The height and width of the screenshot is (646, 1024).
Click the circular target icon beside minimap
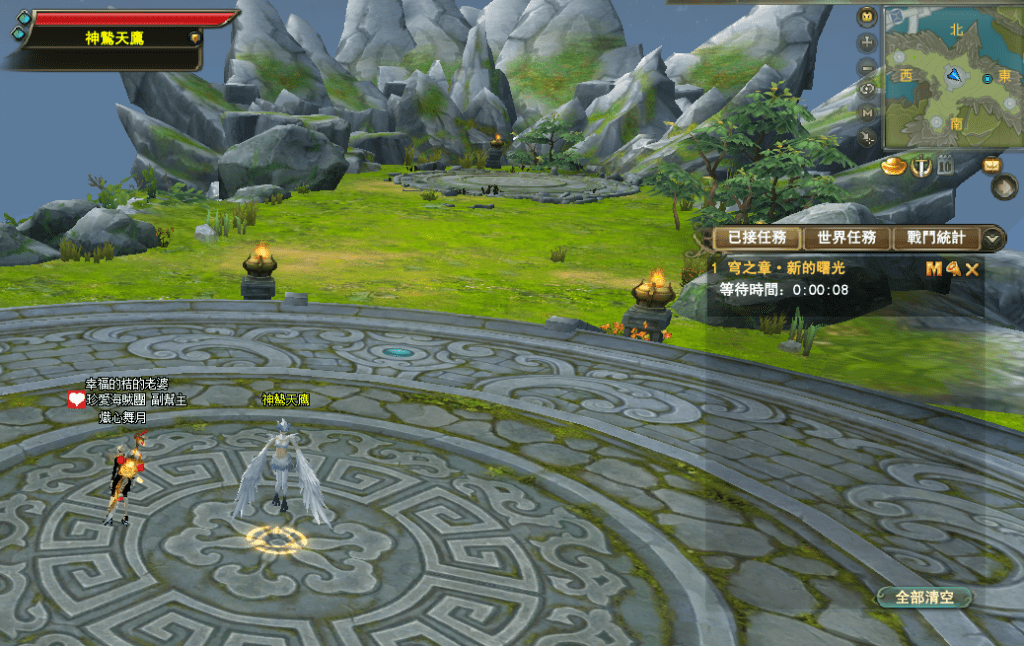pyautogui.click(x=867, y=91)
